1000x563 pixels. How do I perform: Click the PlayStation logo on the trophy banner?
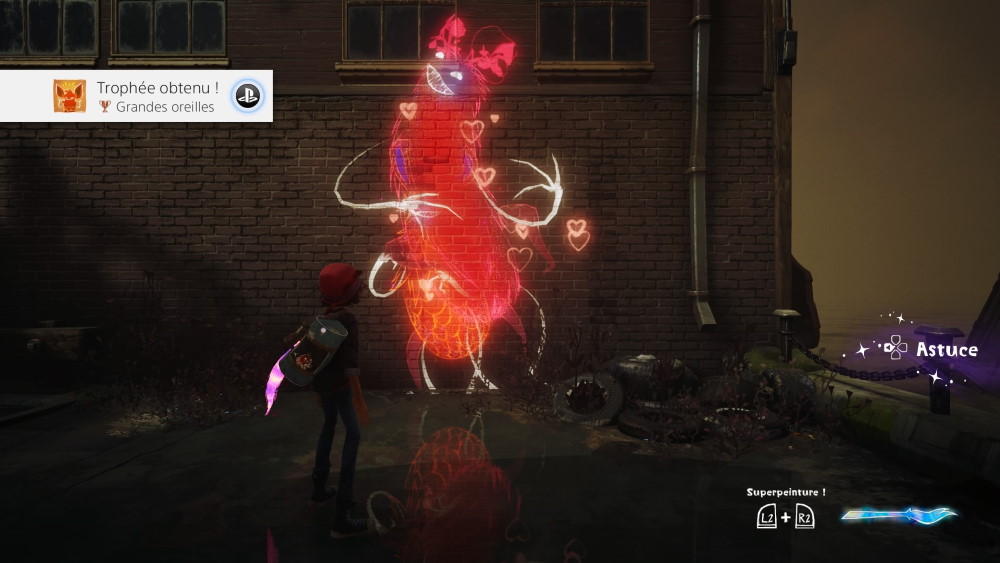(247, 96)
